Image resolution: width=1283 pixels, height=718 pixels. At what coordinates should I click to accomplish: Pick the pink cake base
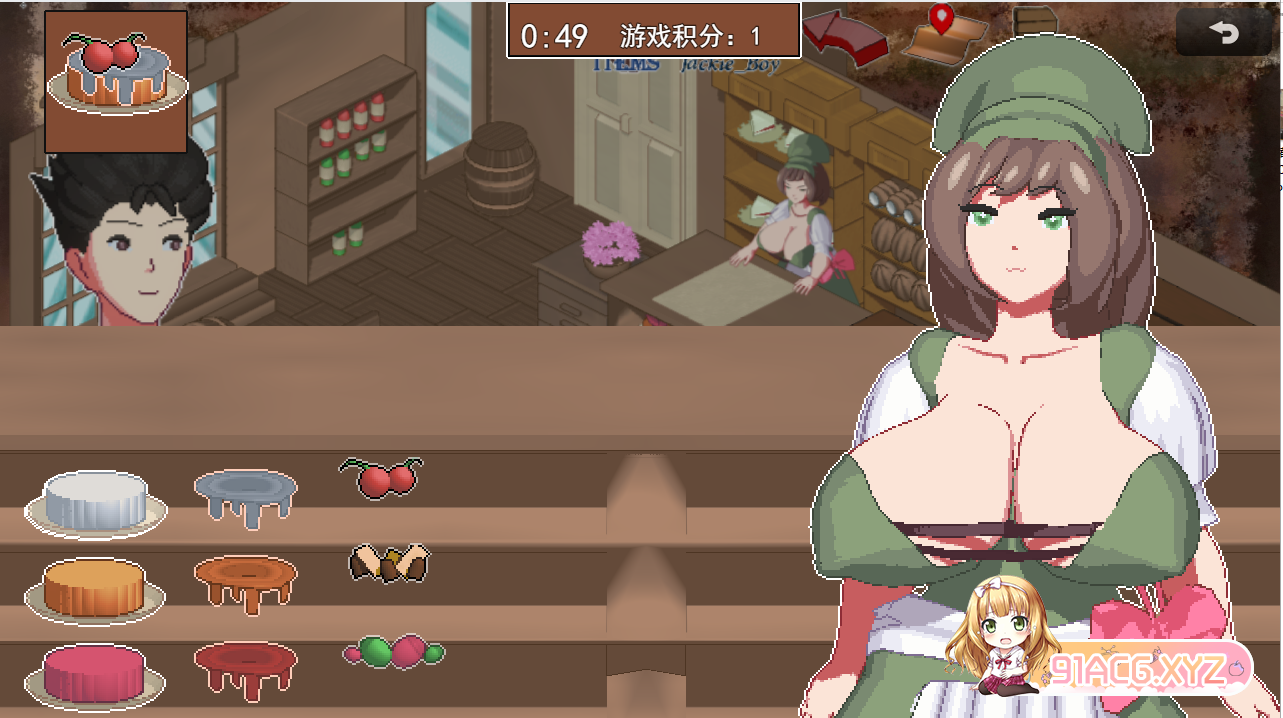point(95,673)
